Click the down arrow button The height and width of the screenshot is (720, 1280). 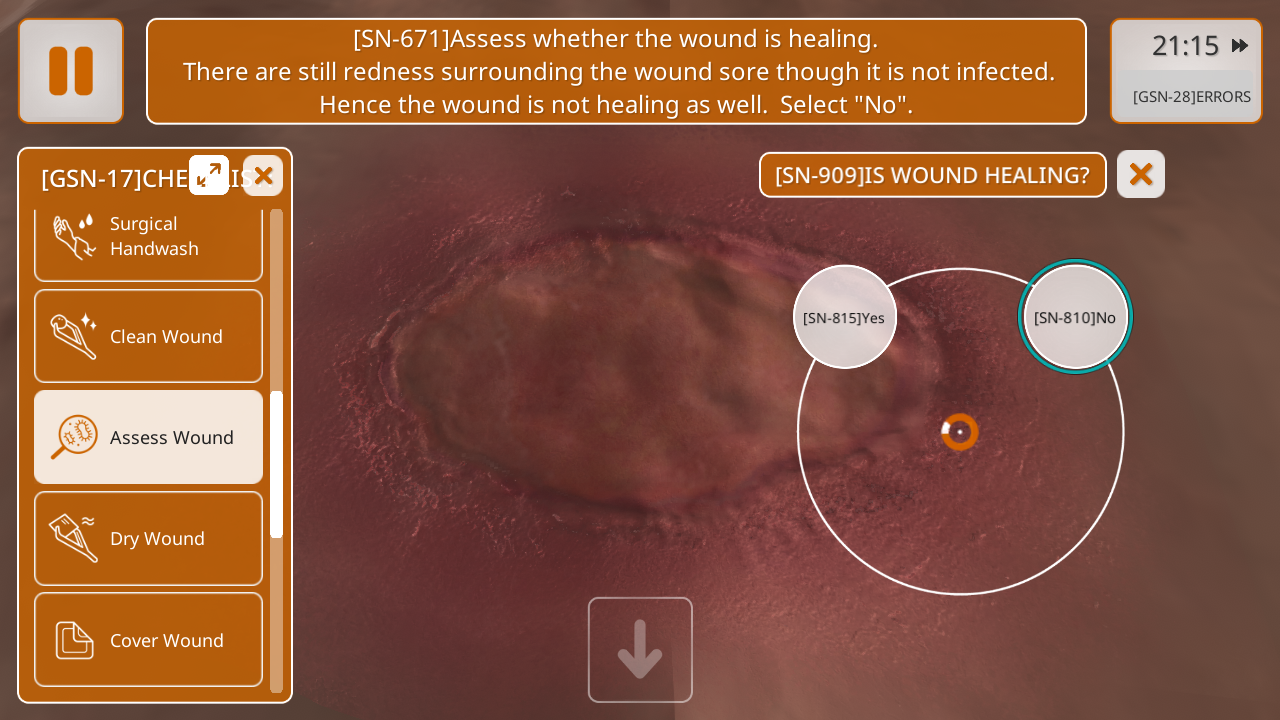640,650
